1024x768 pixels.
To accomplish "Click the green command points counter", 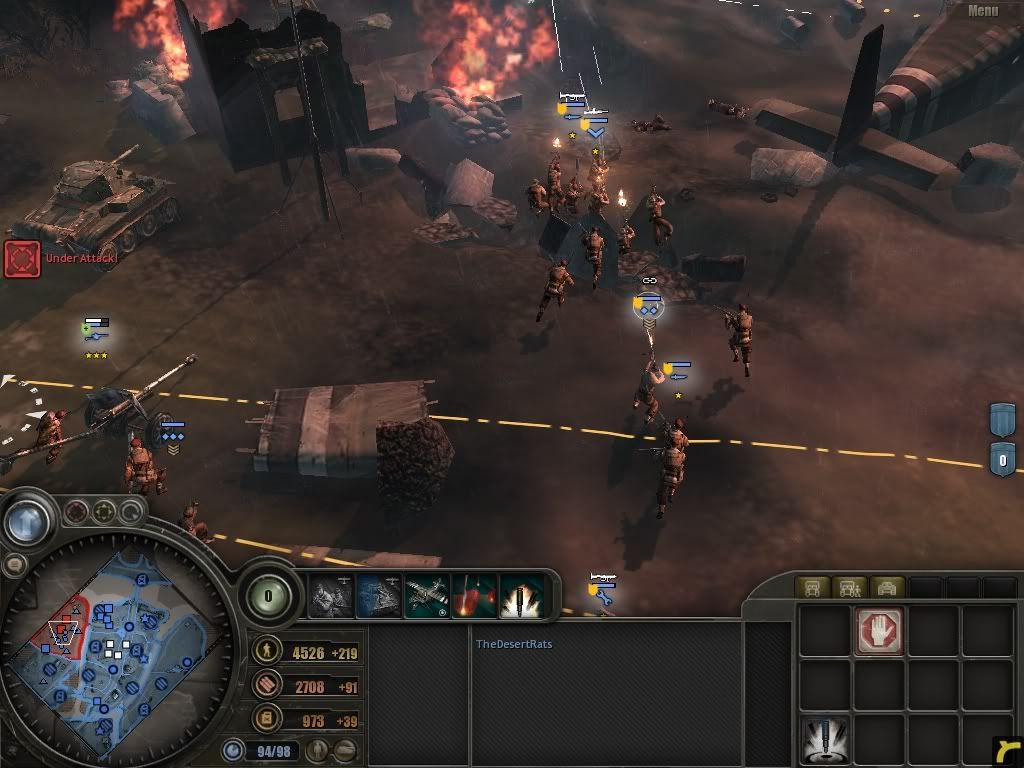I will tap(268, 597).
